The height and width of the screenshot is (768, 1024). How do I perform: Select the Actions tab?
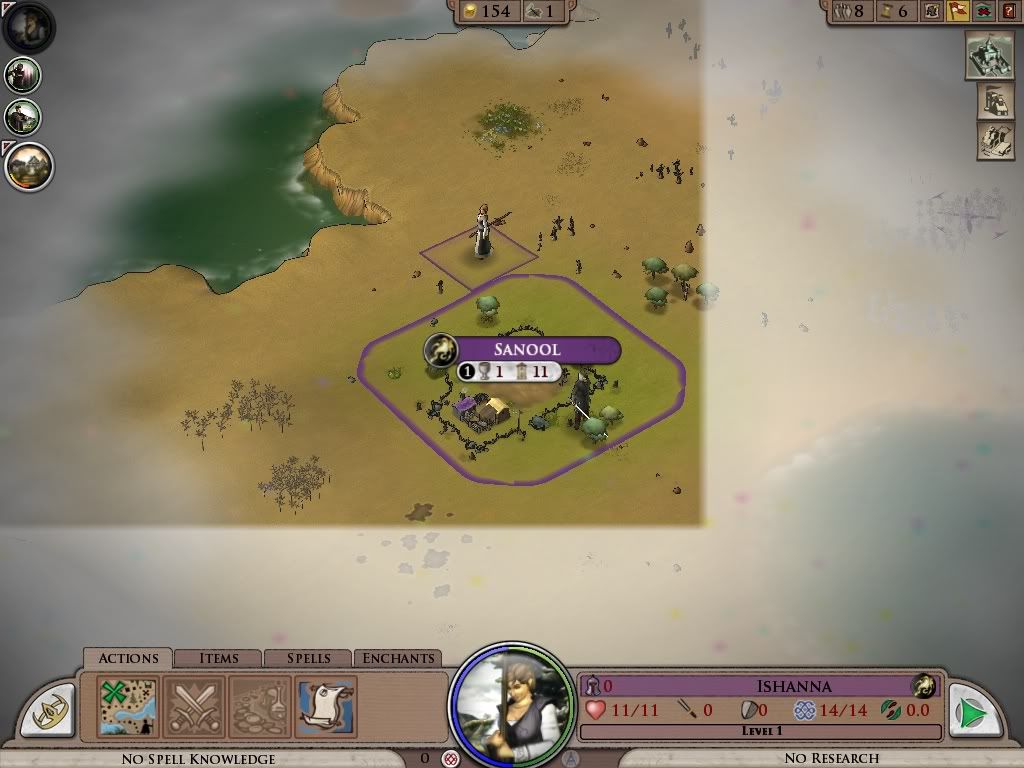[128, 658]
